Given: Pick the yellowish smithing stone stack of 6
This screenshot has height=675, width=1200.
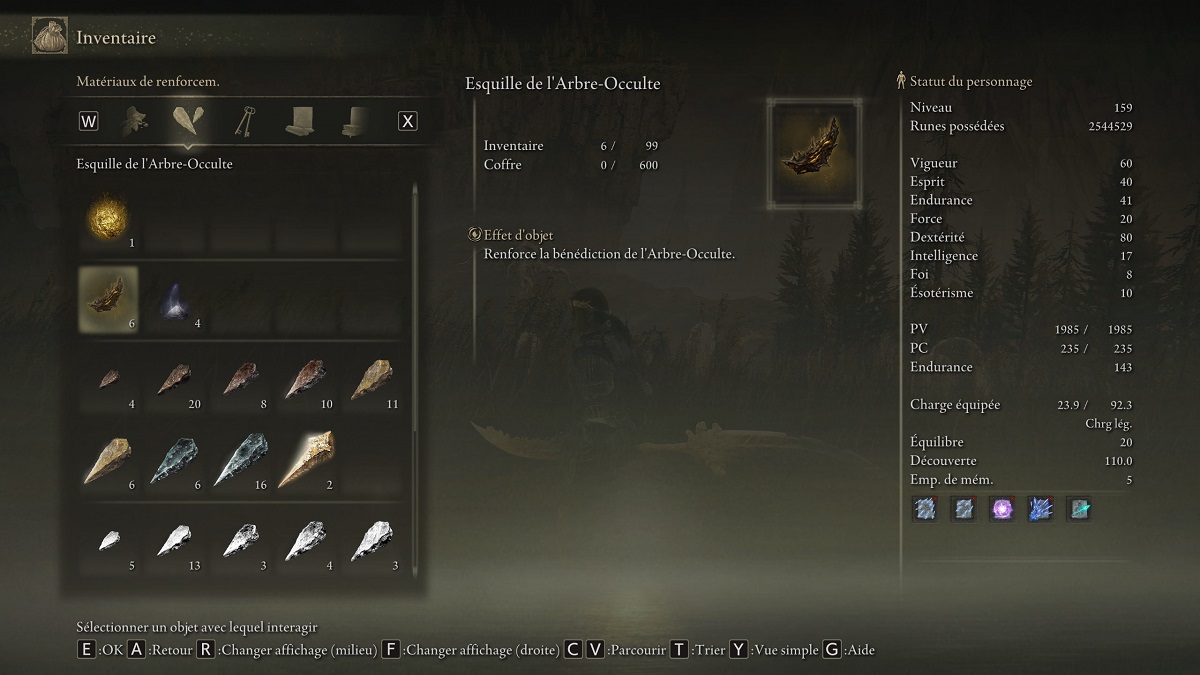Looking at the screenshot, I should 109,460.
